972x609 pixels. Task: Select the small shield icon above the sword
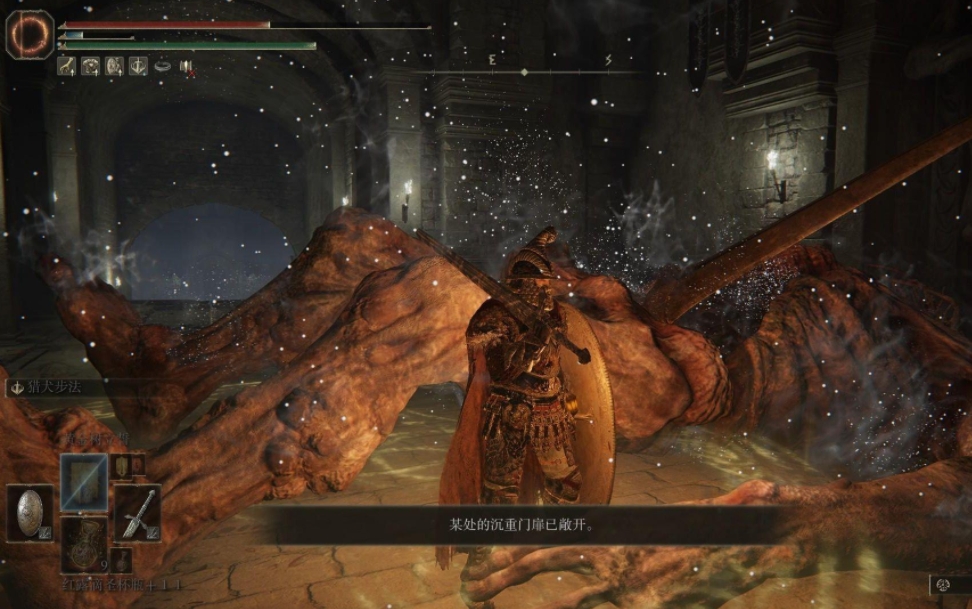[x=120, y=465]
